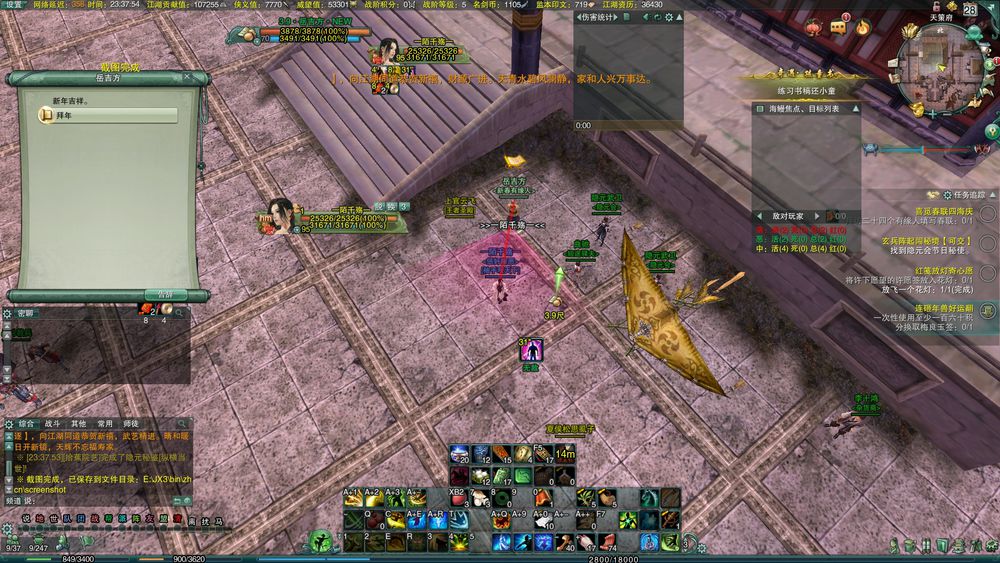
Task: Click the circular minimap
Action: point(938,66)
